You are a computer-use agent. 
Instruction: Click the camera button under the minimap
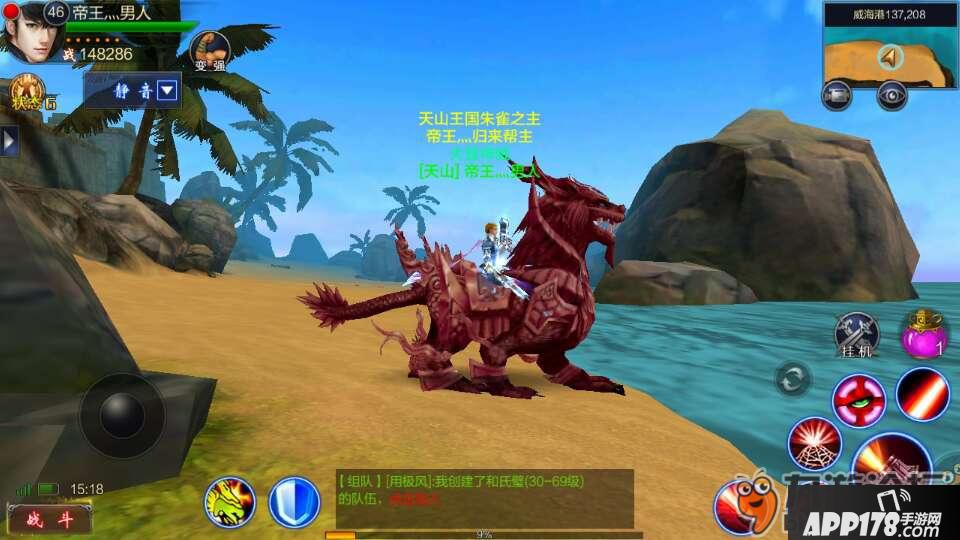[x=837, y=95]
